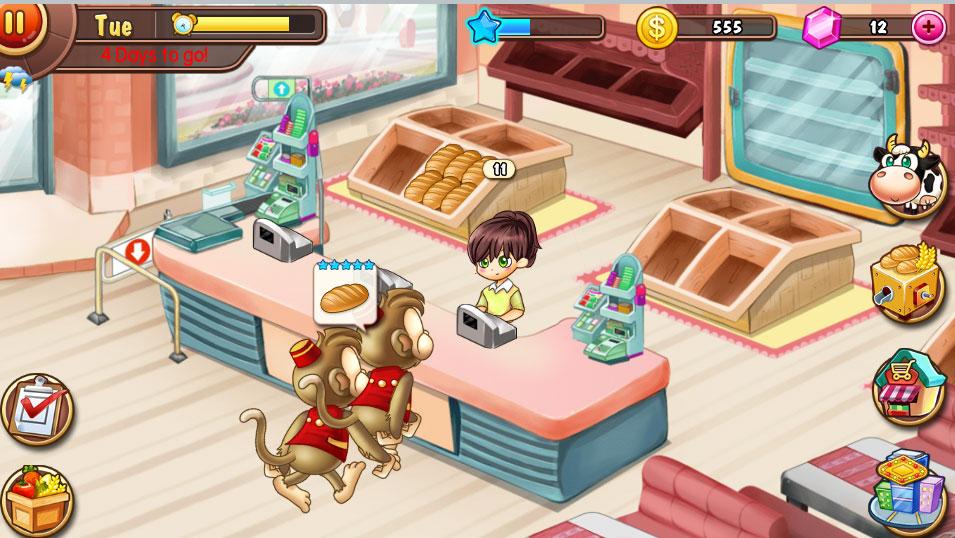
Task: Open the clipboard checklist tasks
Action: point(37,409)
